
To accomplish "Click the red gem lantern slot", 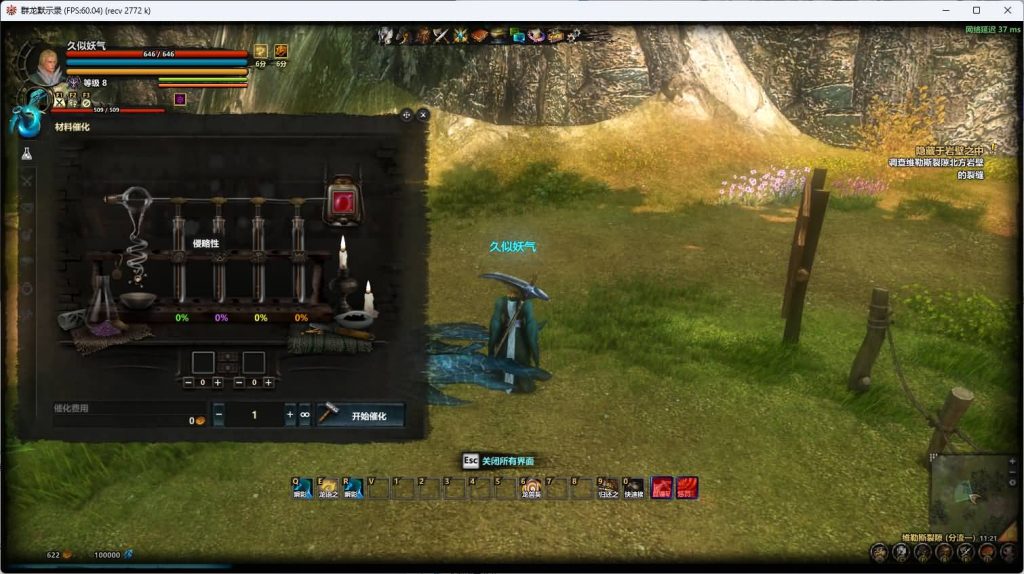I will [x=342, y=201].
